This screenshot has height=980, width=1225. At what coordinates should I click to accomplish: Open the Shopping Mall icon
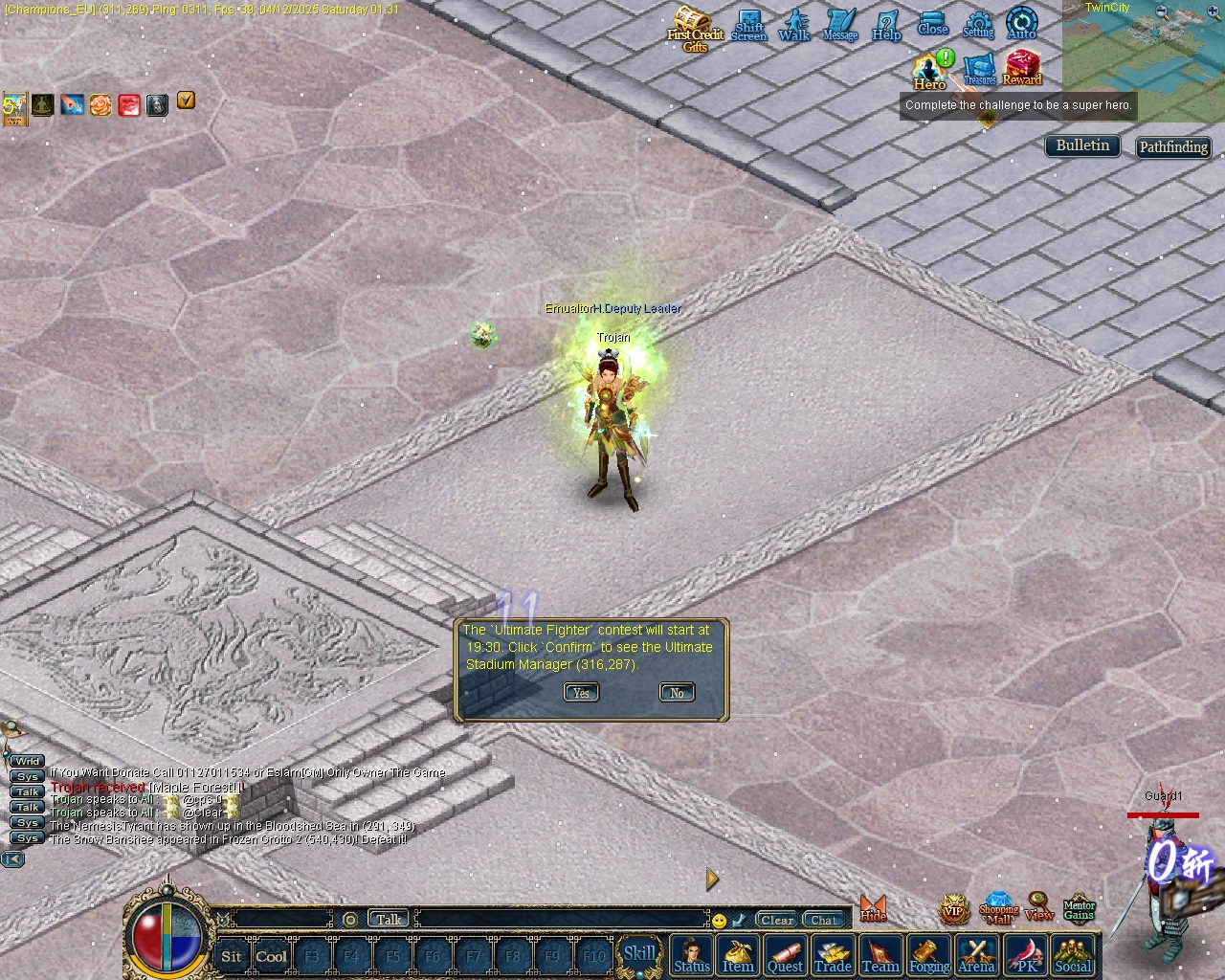999,906
